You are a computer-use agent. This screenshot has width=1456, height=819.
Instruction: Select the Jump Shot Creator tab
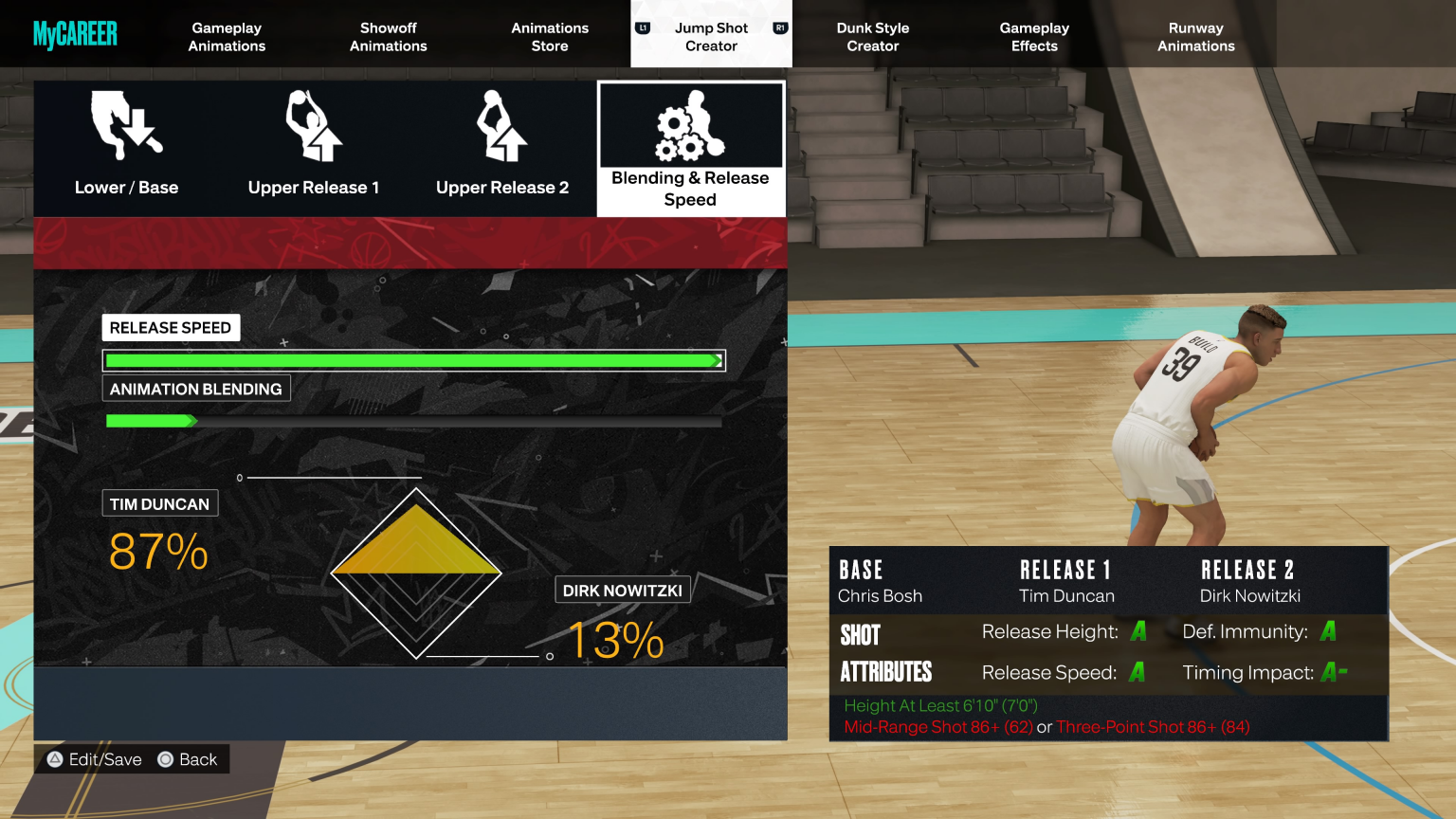pos(711,37)
